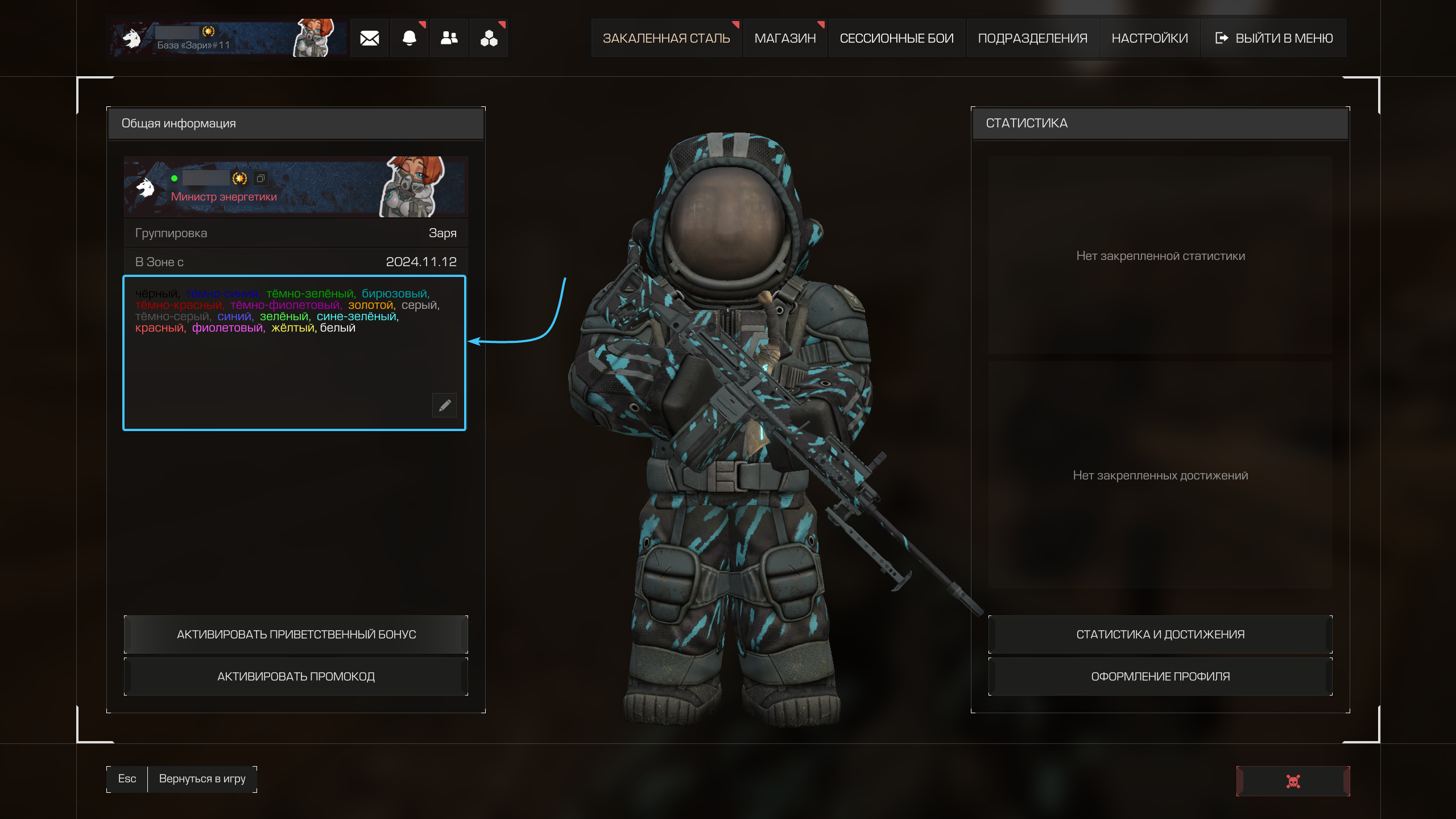The image size is (1456, 819).
Task: Activate the welcome bonus button
Action: click(x=296, y=634)
